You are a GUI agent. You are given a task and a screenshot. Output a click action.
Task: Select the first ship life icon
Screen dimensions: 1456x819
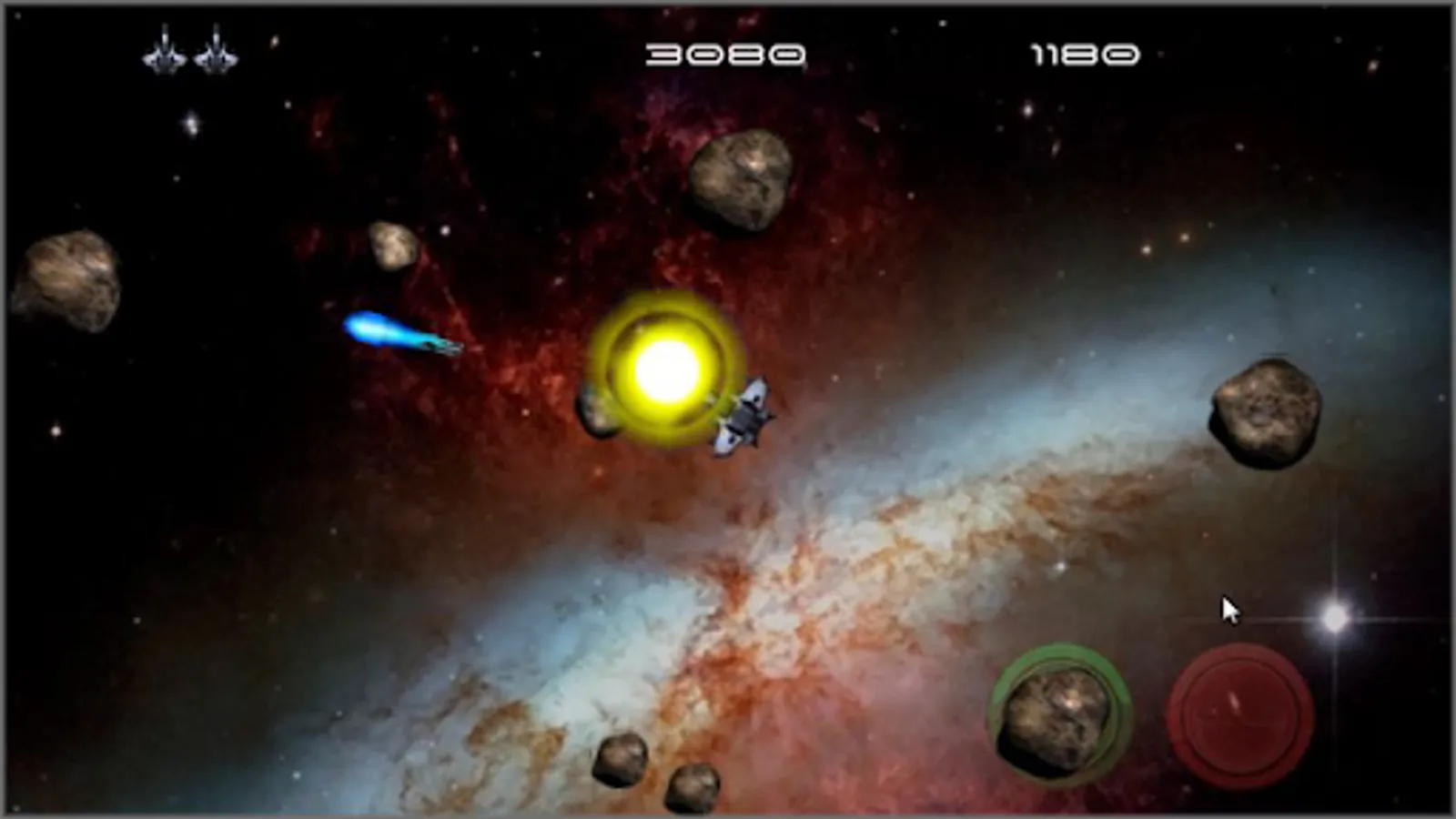pos(164,53)
